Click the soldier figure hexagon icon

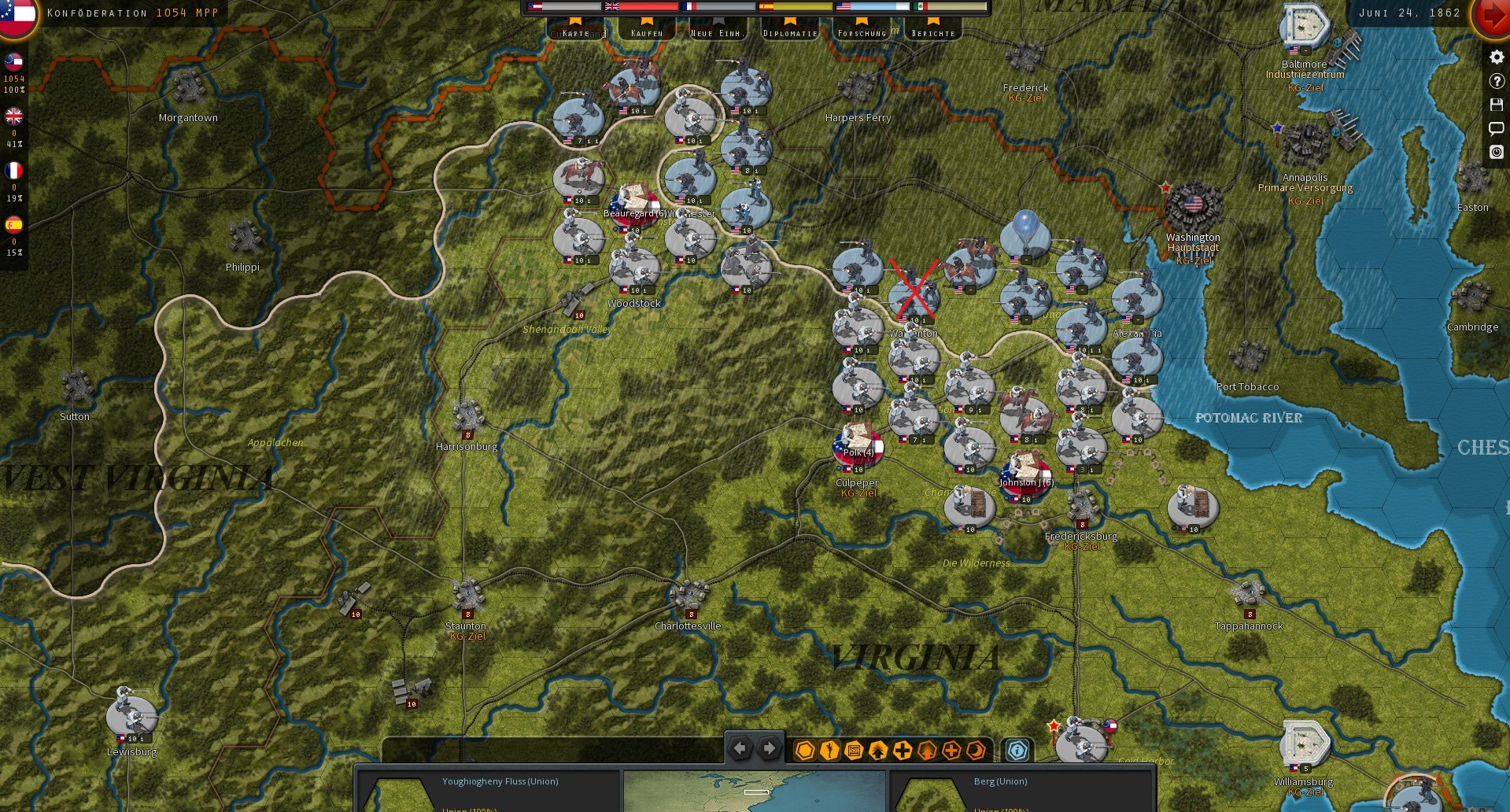(x=828, y=751)
